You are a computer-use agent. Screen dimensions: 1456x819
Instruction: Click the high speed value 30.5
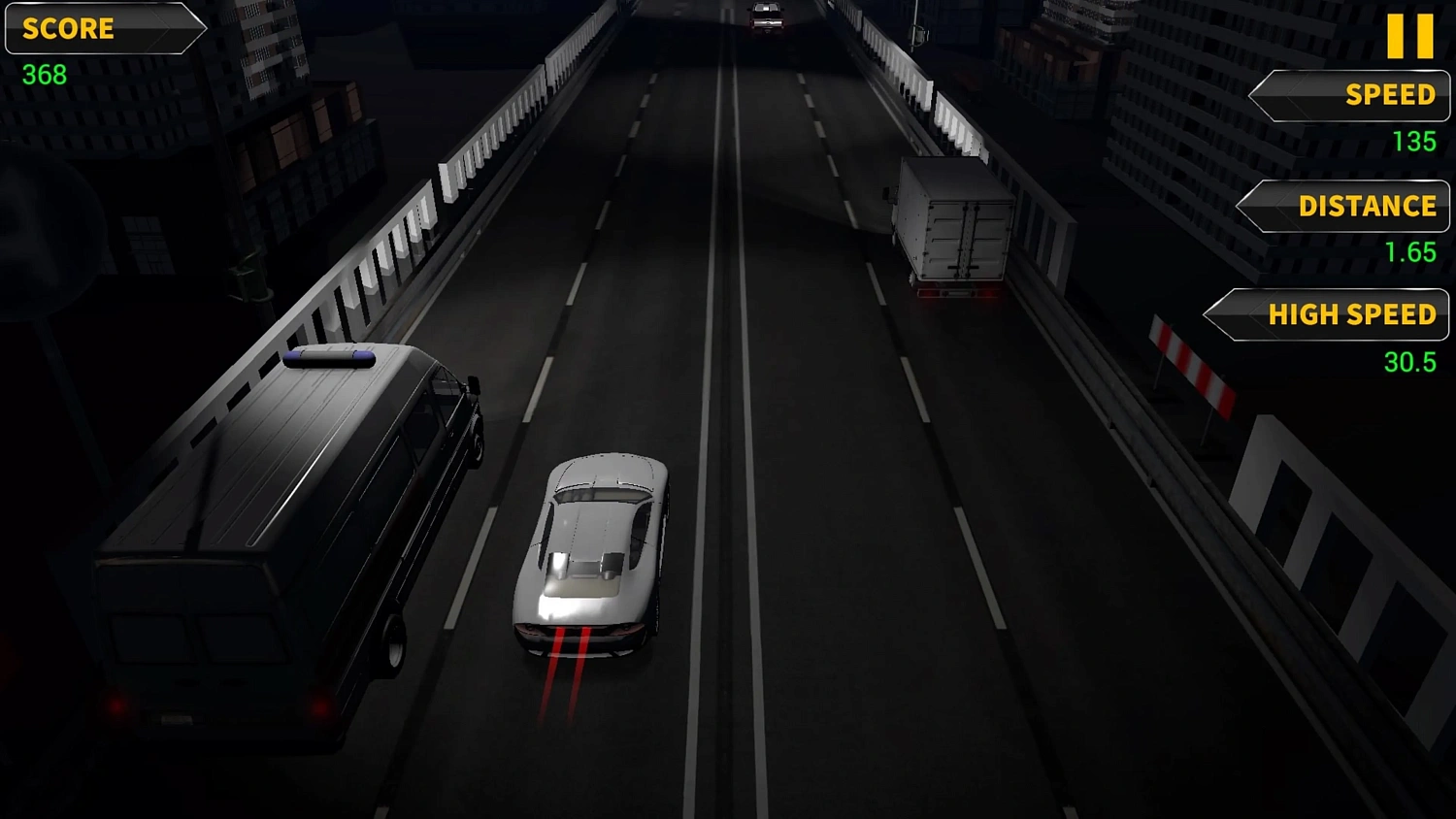(x=1412, y=362)
